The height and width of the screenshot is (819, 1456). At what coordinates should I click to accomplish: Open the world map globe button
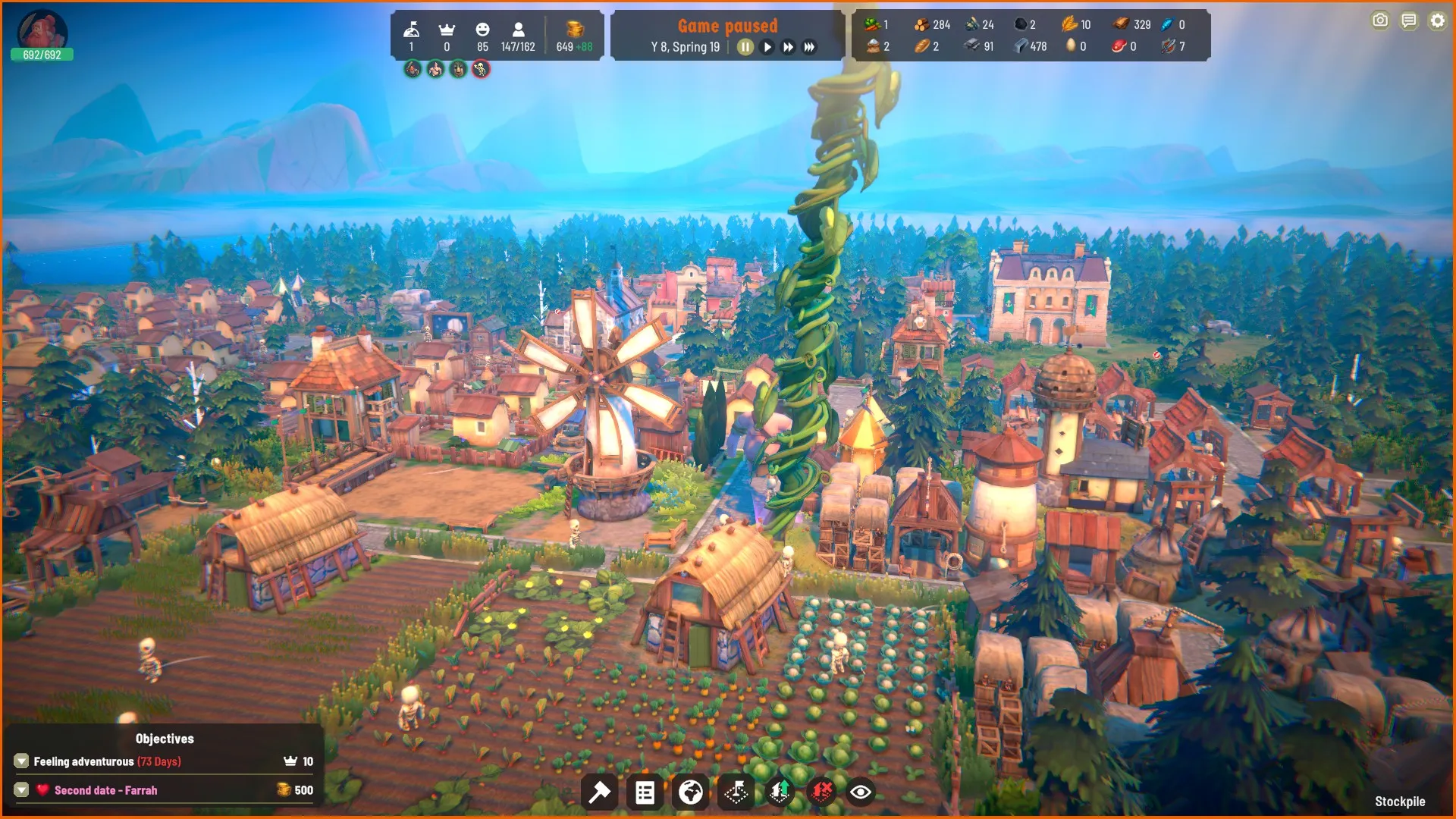tap(690, 792)
